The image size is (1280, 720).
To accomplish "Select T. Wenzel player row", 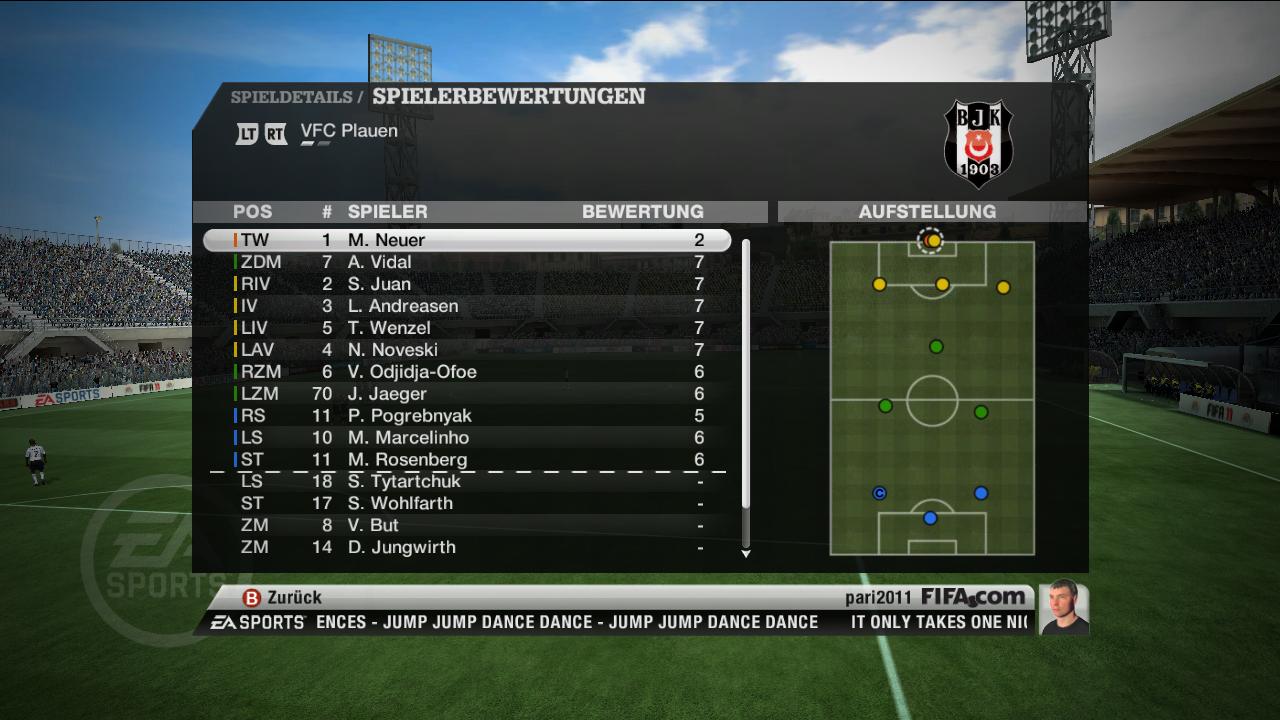I will [467, 328].
